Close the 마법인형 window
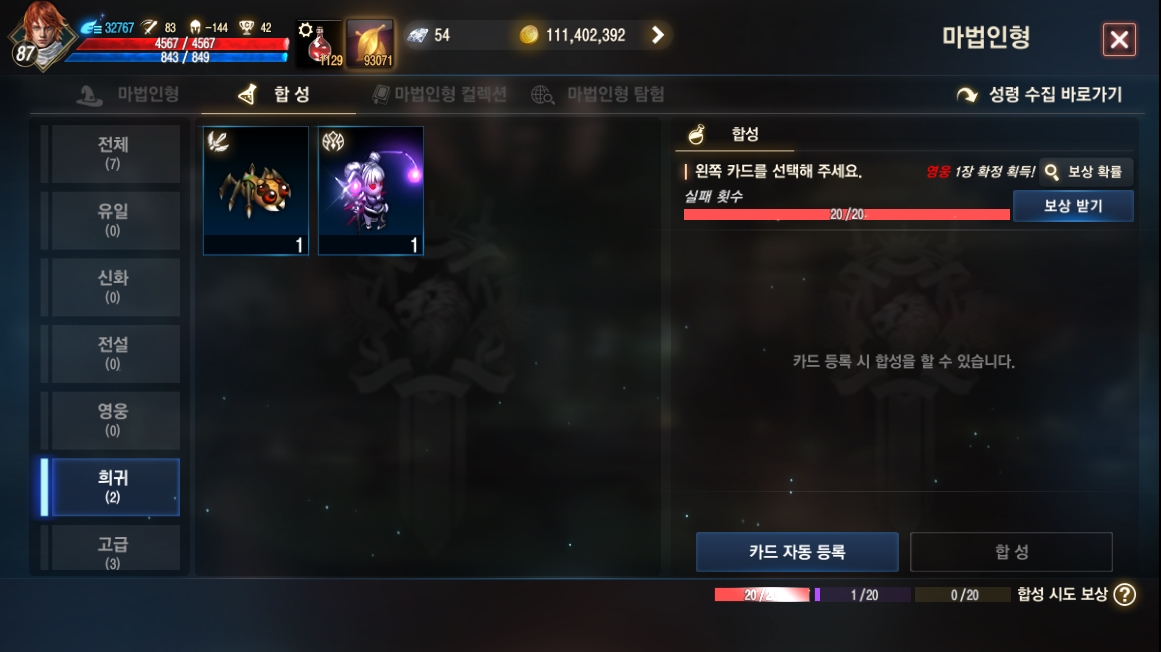1161x652 pixels. click(x=1119, y=40)
